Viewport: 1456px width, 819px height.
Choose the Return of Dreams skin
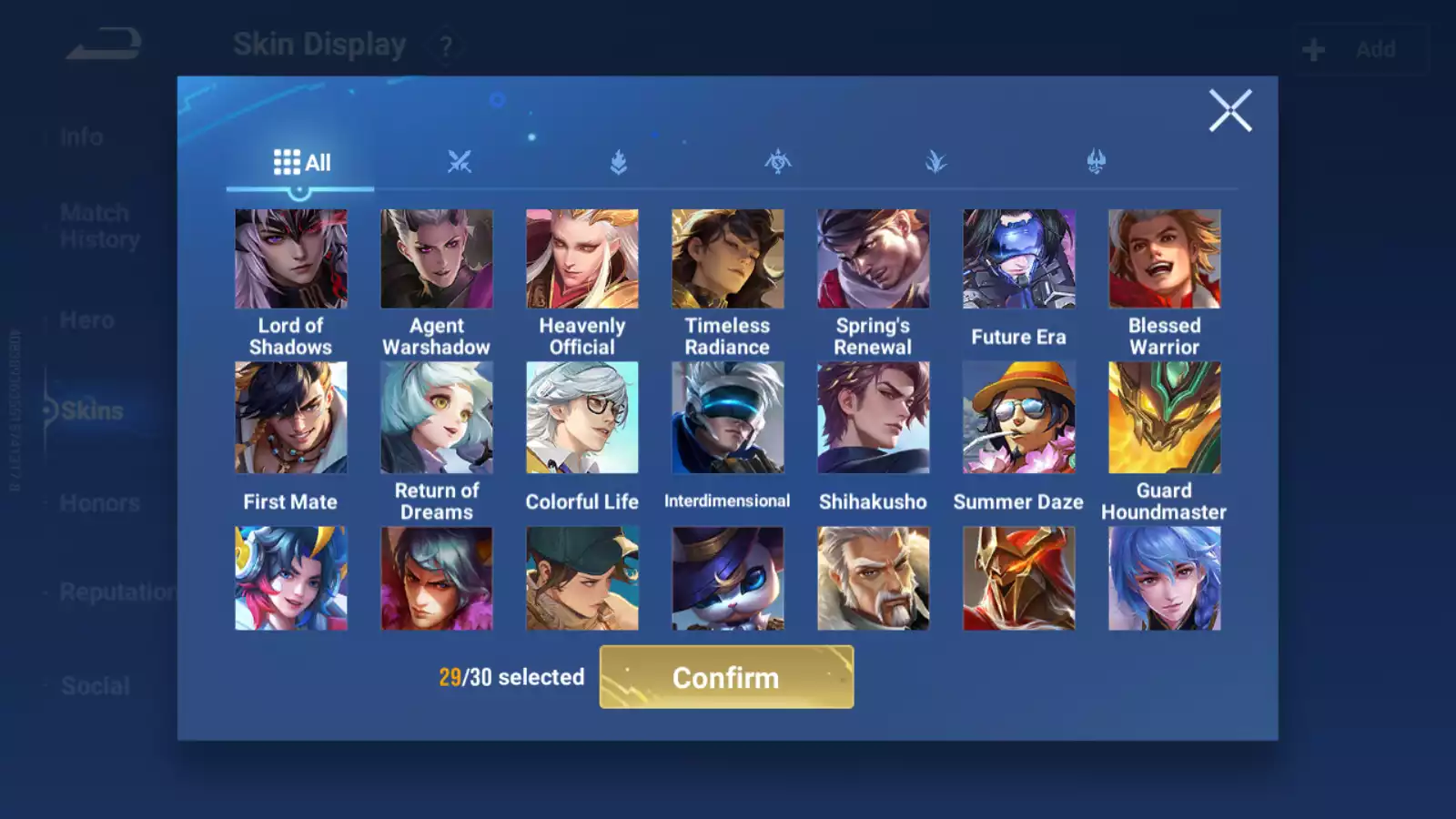(436, 418)
